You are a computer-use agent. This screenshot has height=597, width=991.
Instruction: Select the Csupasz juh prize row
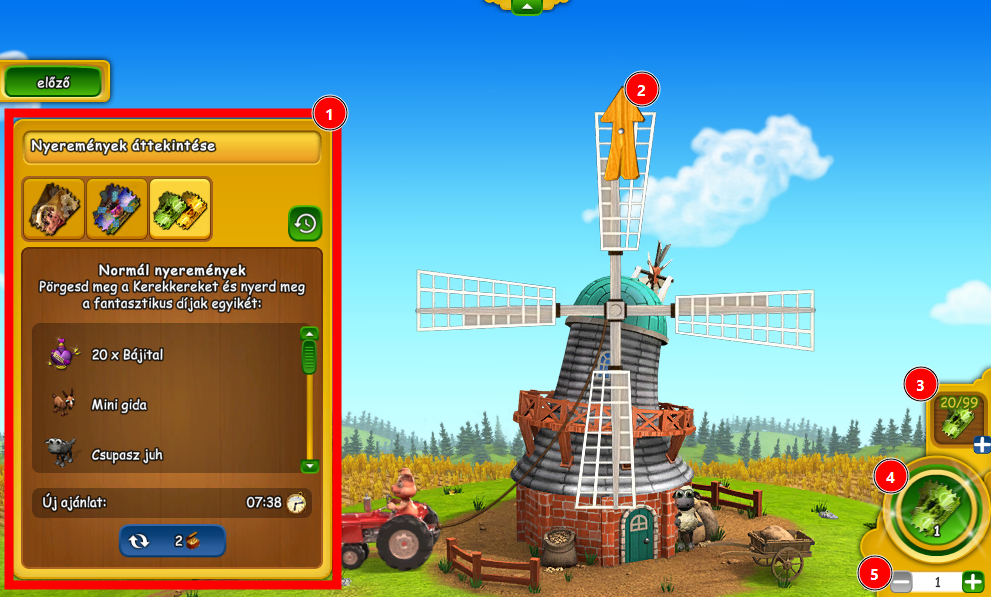pos(165,454)
